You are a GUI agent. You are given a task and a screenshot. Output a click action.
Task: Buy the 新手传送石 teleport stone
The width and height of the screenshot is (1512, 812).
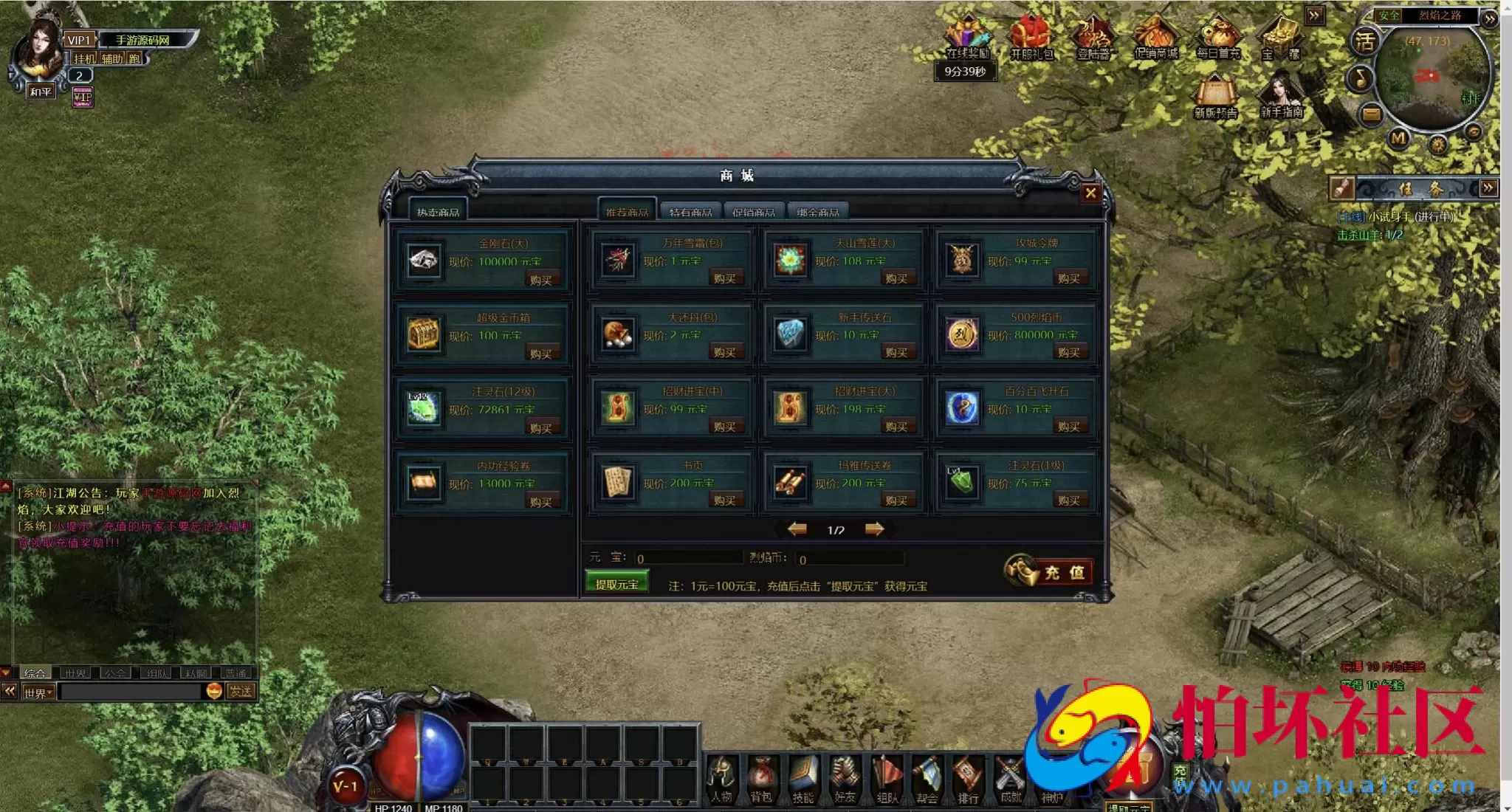click(896, 353)
